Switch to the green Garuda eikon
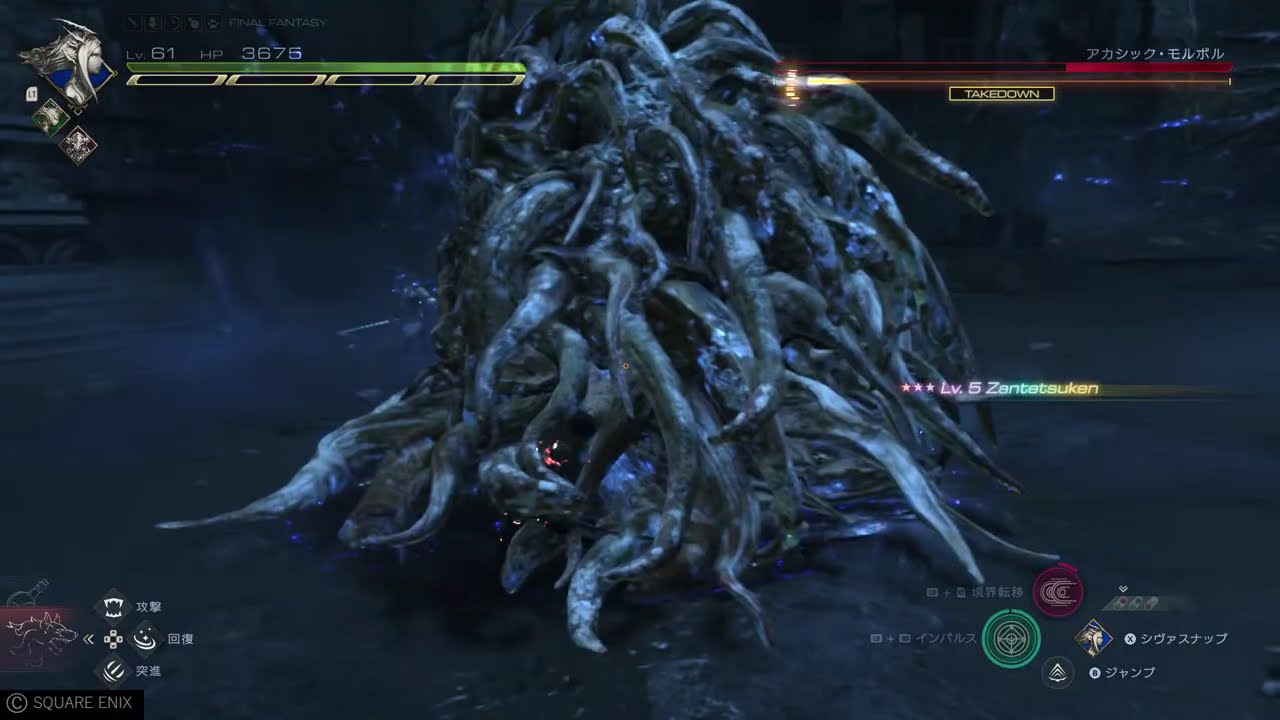This screenshot has height=720, width=1280. 50,118
